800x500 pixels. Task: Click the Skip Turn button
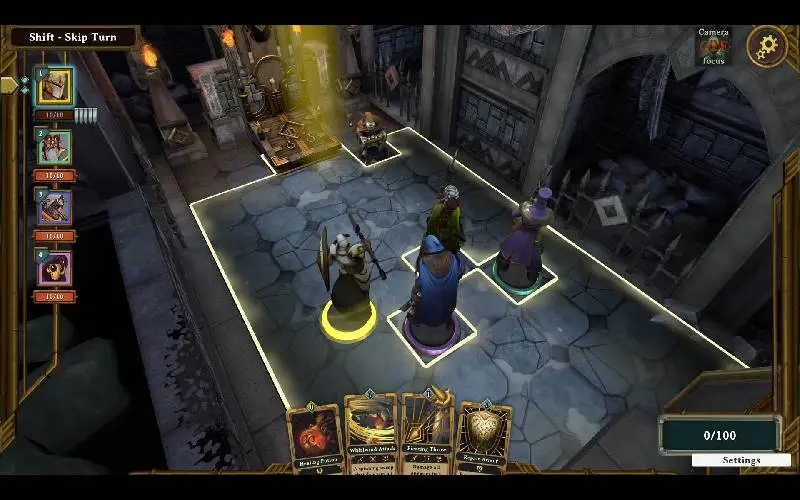point(72,38)
